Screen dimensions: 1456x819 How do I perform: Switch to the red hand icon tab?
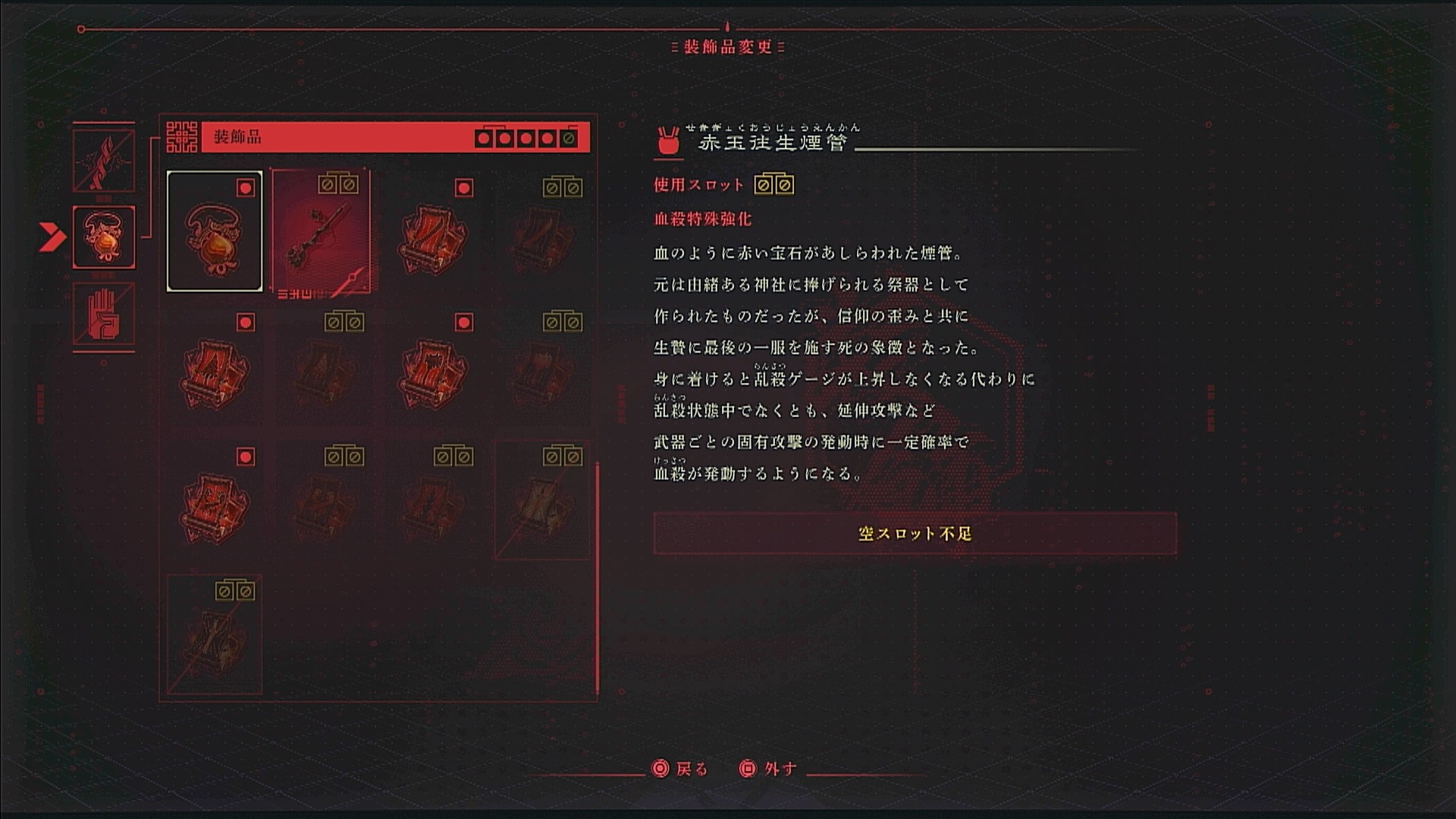104,313
